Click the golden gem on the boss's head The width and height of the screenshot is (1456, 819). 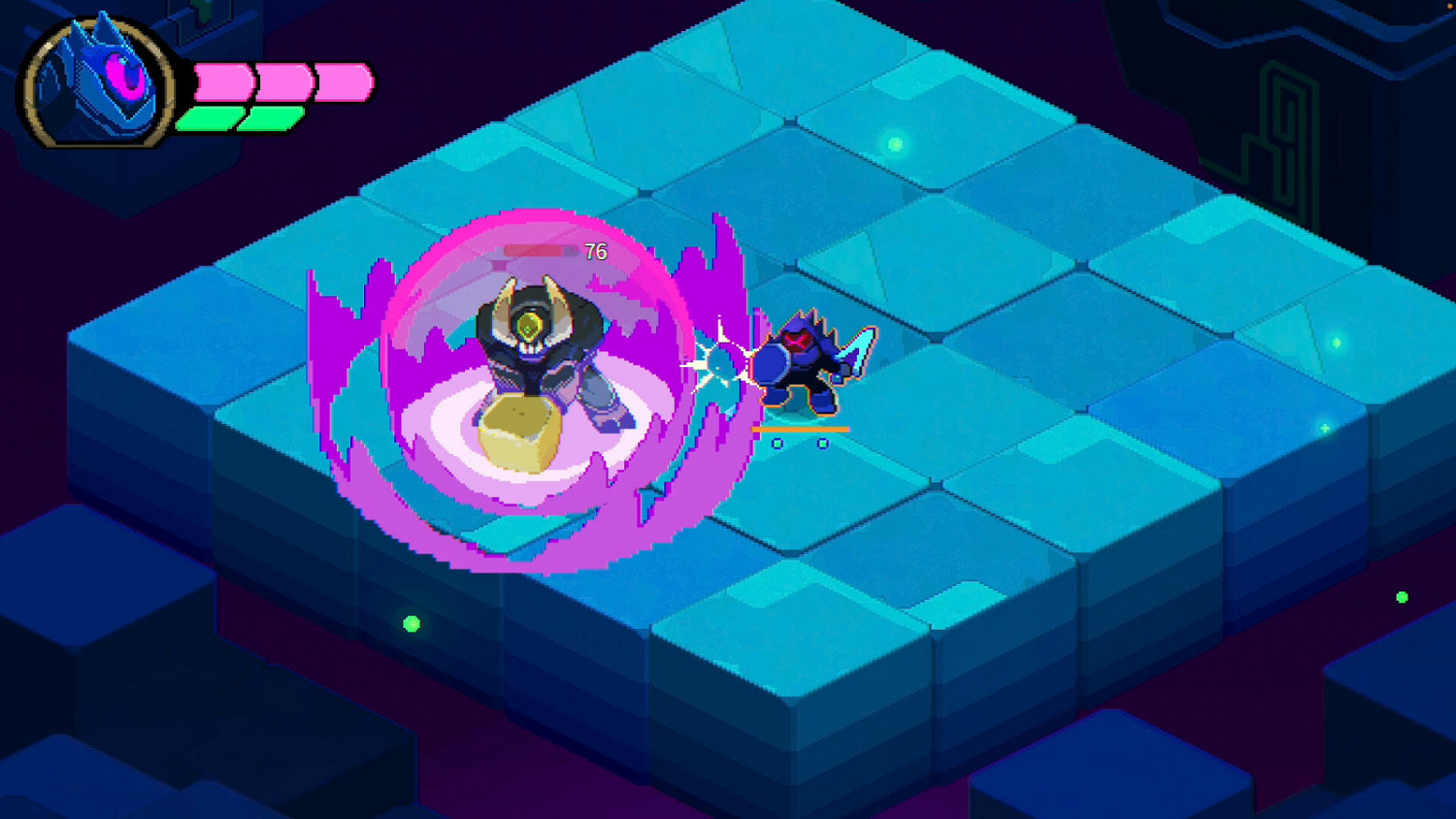(x=531, y=327)
